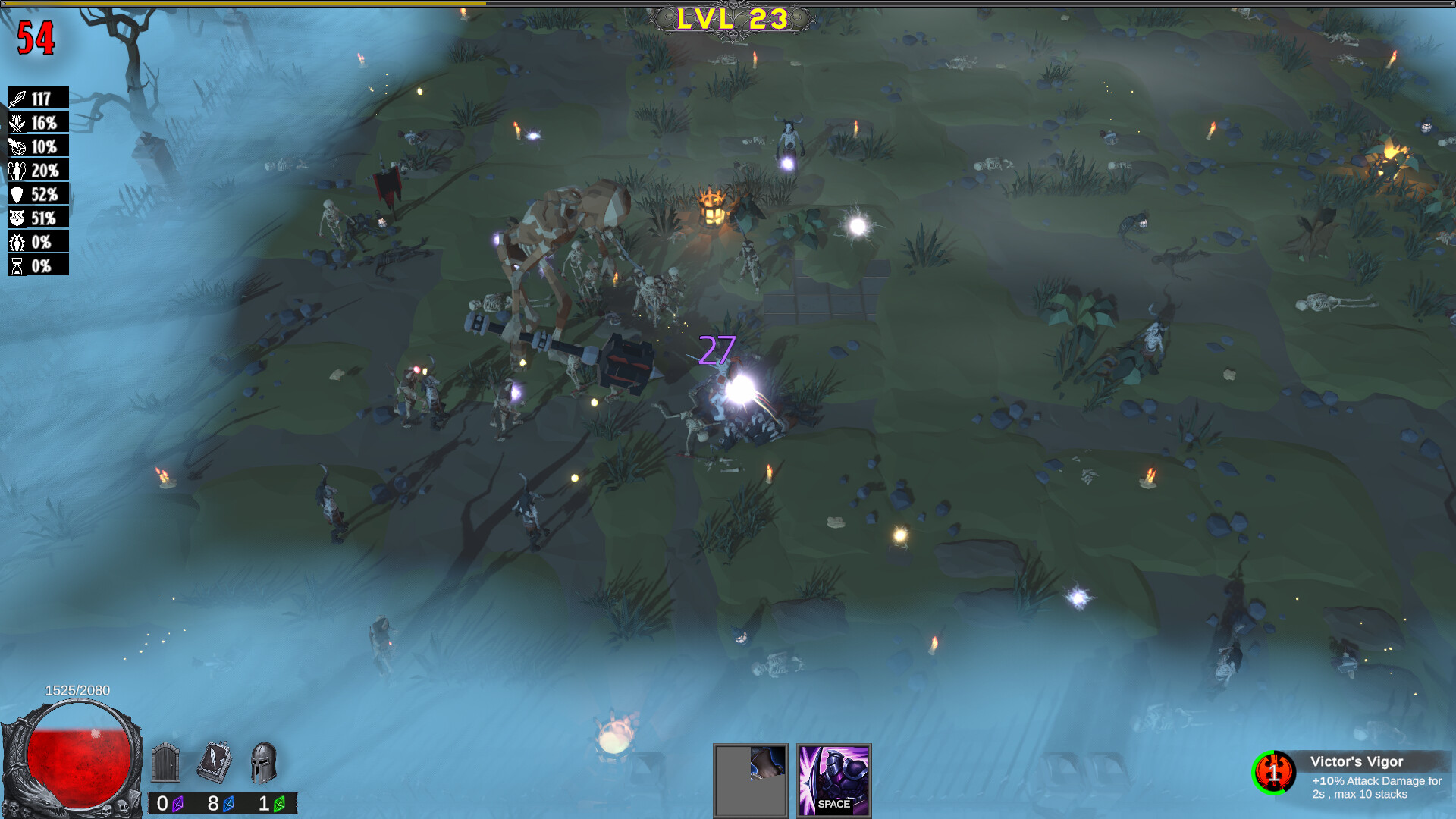Click the 20% summon count stat icon
This screenshot has height=819, width=1456.
click(x=19, y=171)
